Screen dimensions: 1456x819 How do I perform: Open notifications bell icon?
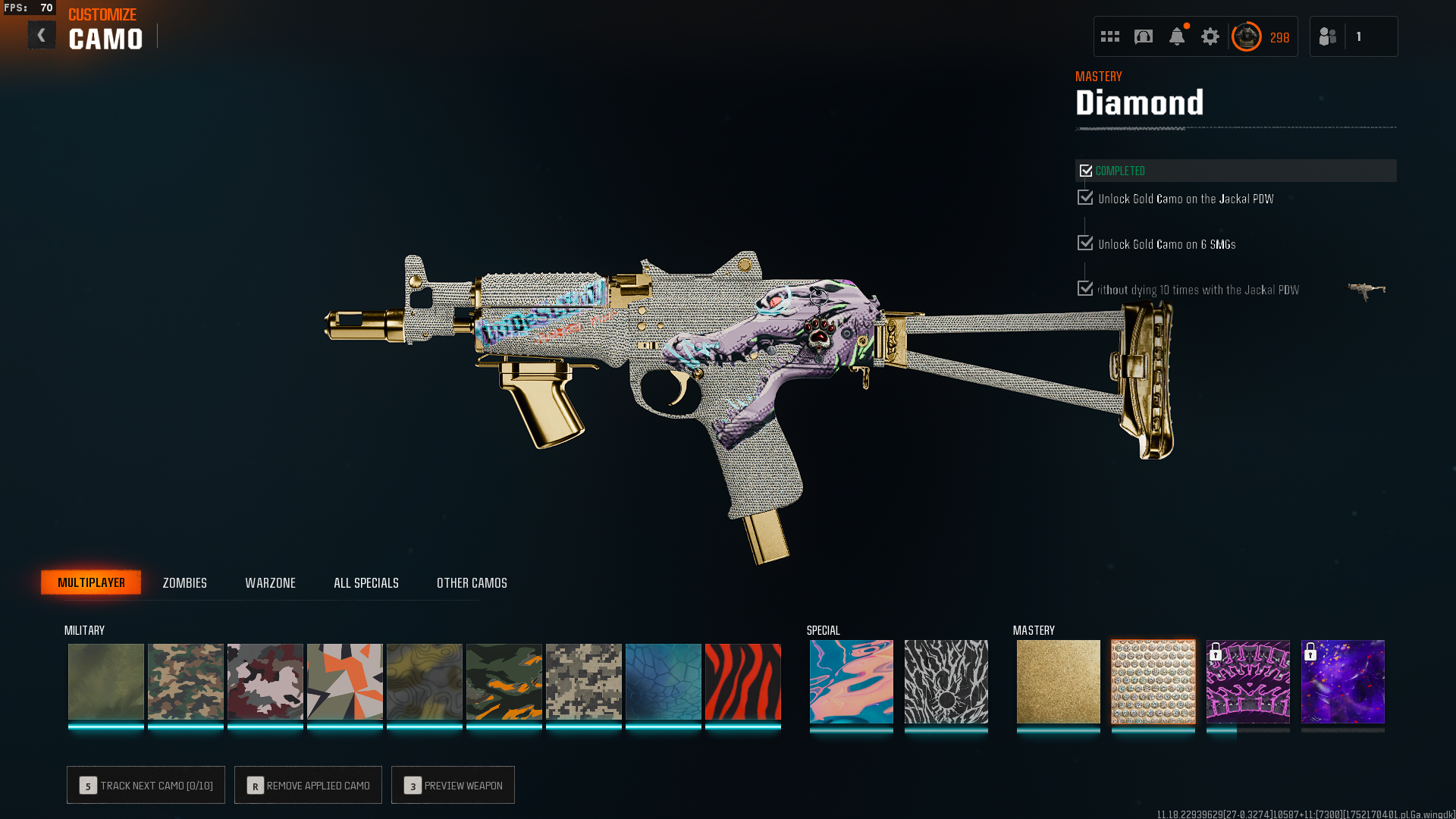[x=1176, y=36]
